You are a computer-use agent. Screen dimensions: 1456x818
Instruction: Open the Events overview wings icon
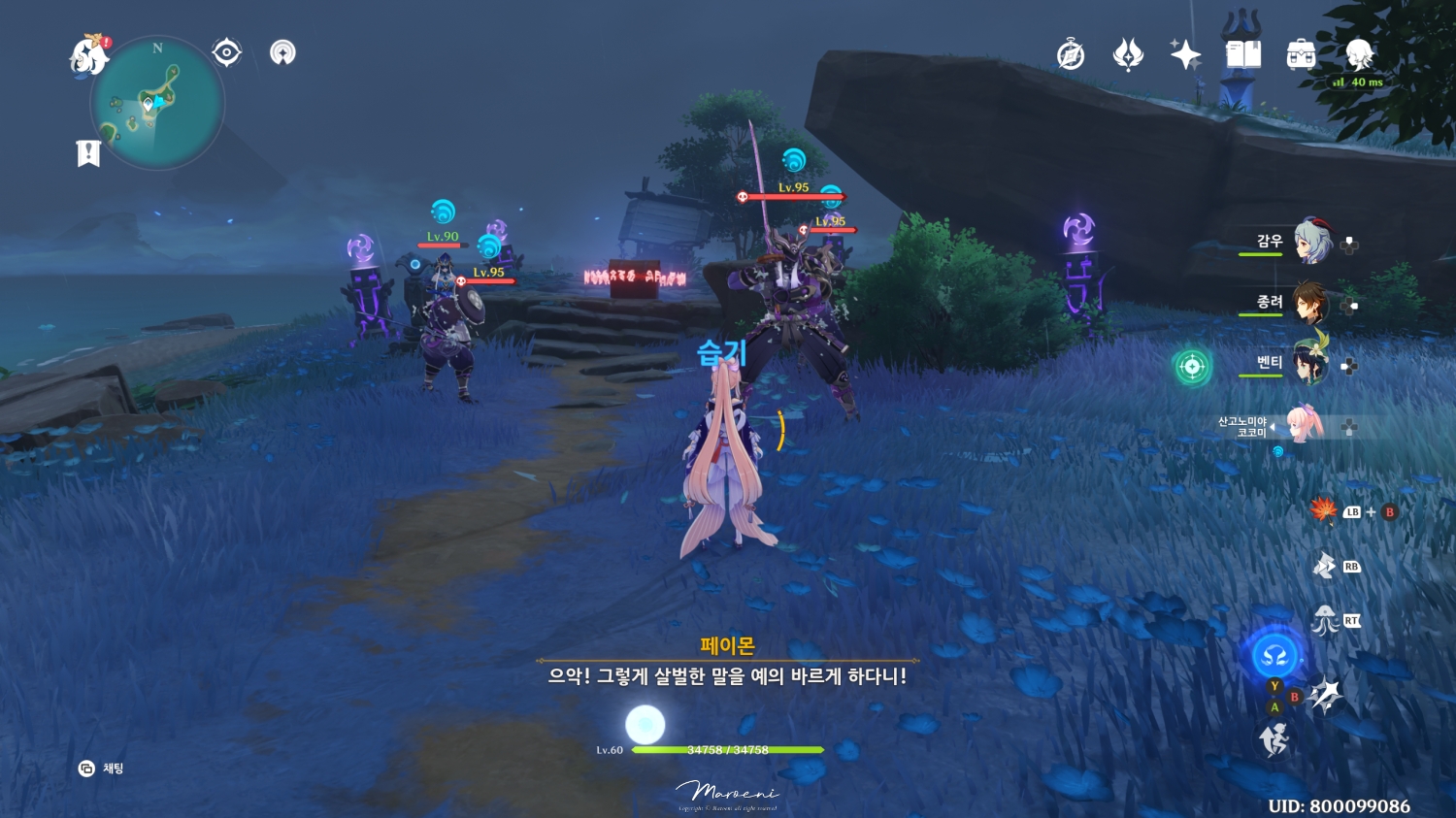coord(1128,55)
